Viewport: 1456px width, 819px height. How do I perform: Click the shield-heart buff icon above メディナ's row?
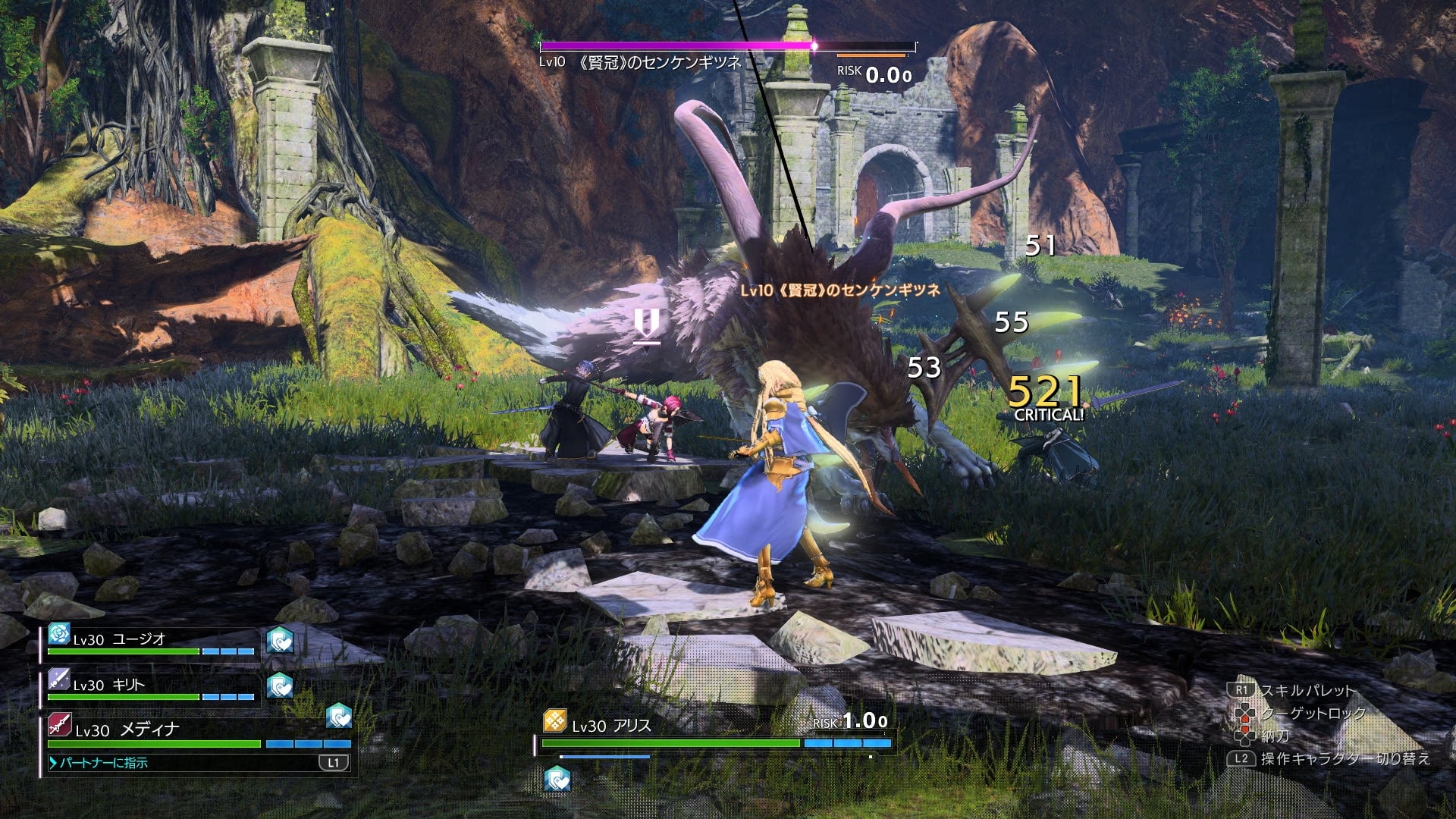pyautogui.click(x=339, y=716)
